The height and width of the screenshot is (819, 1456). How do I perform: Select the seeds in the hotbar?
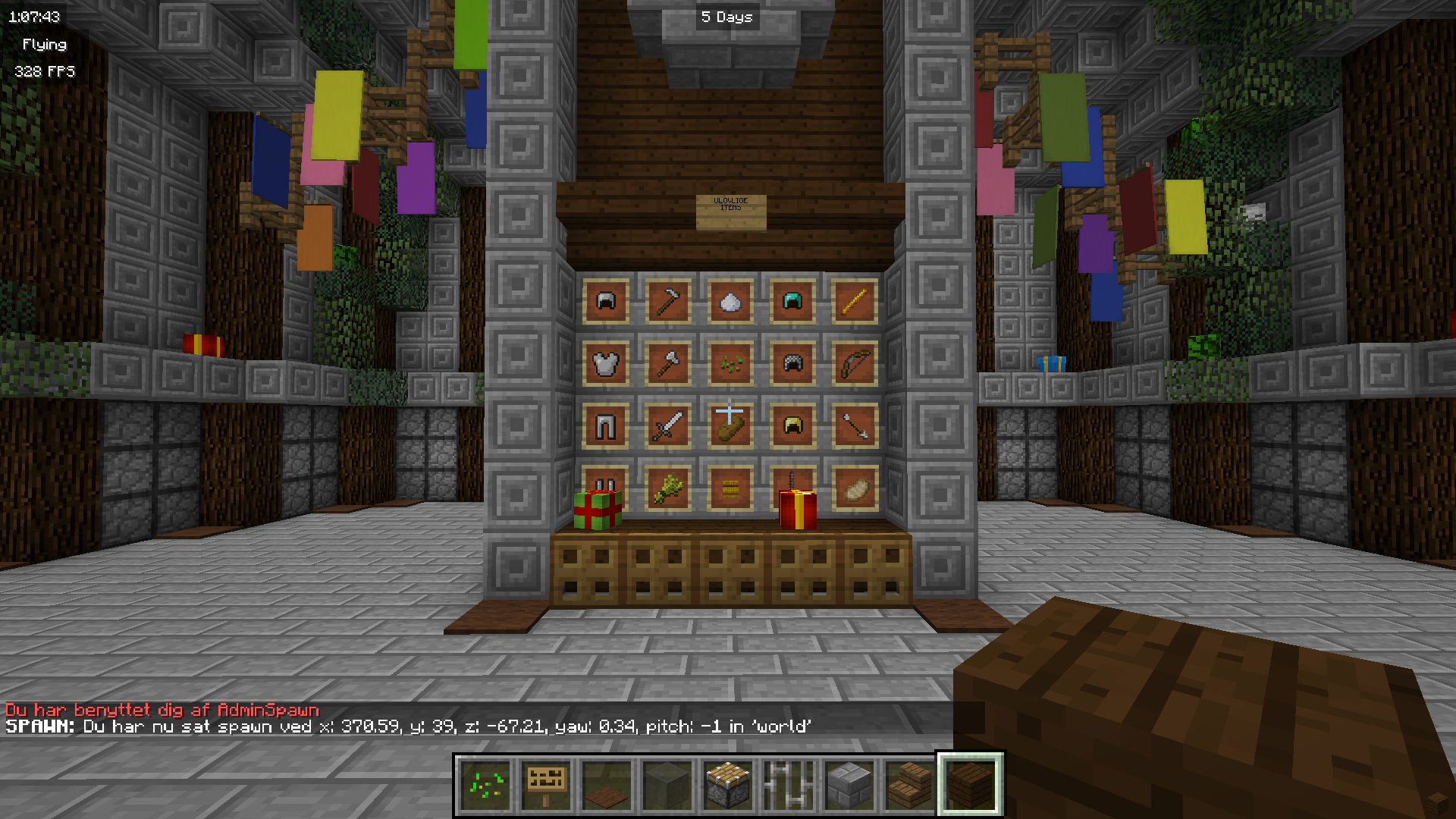coord(487,783)
